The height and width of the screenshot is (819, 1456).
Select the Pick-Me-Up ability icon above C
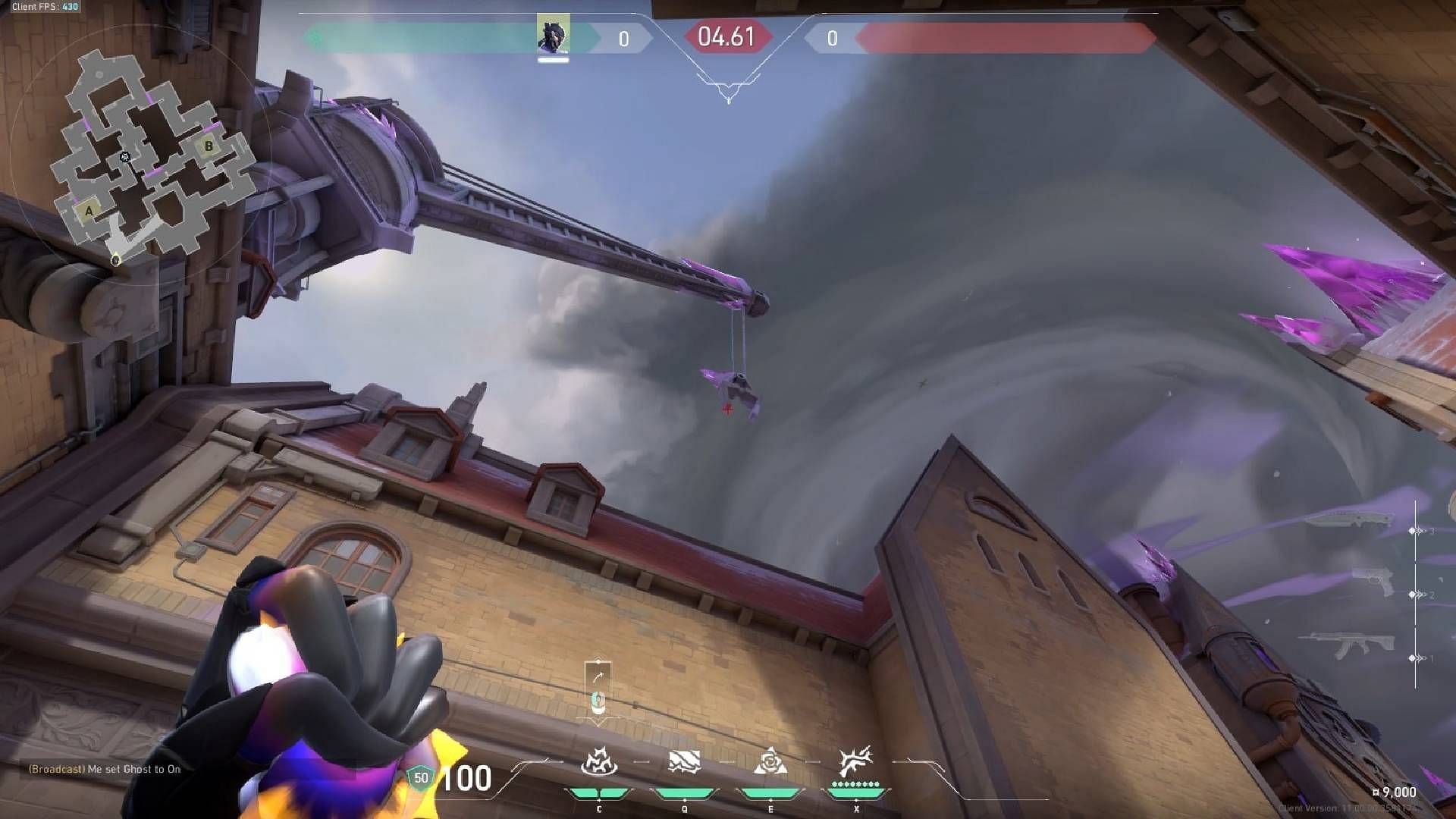[x=598, y=761]
